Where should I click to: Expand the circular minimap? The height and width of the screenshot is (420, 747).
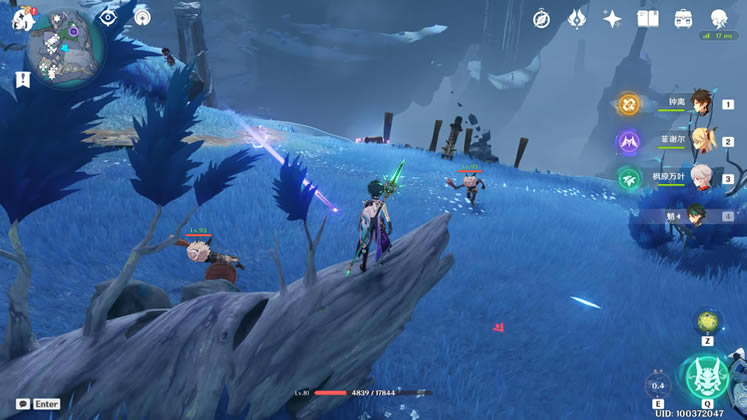click(65, 46)
